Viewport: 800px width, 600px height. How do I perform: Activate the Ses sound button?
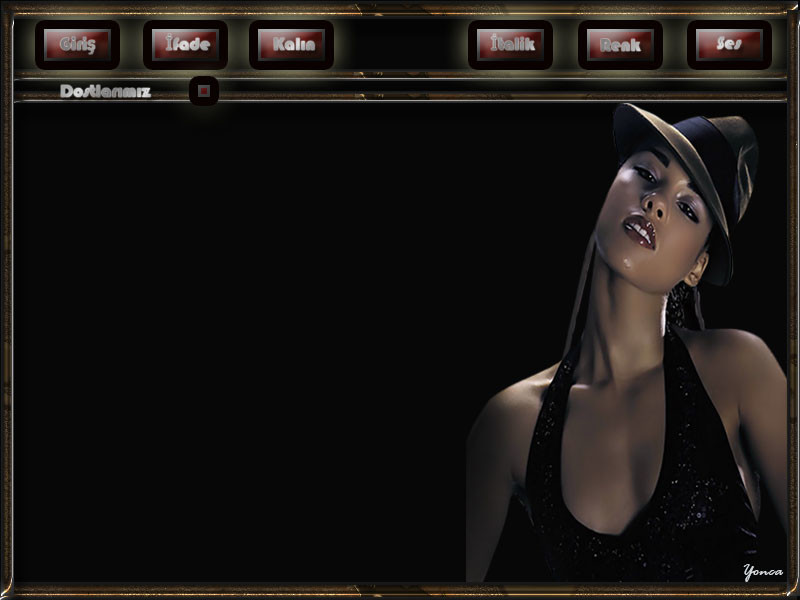click(x=729, y=45)
